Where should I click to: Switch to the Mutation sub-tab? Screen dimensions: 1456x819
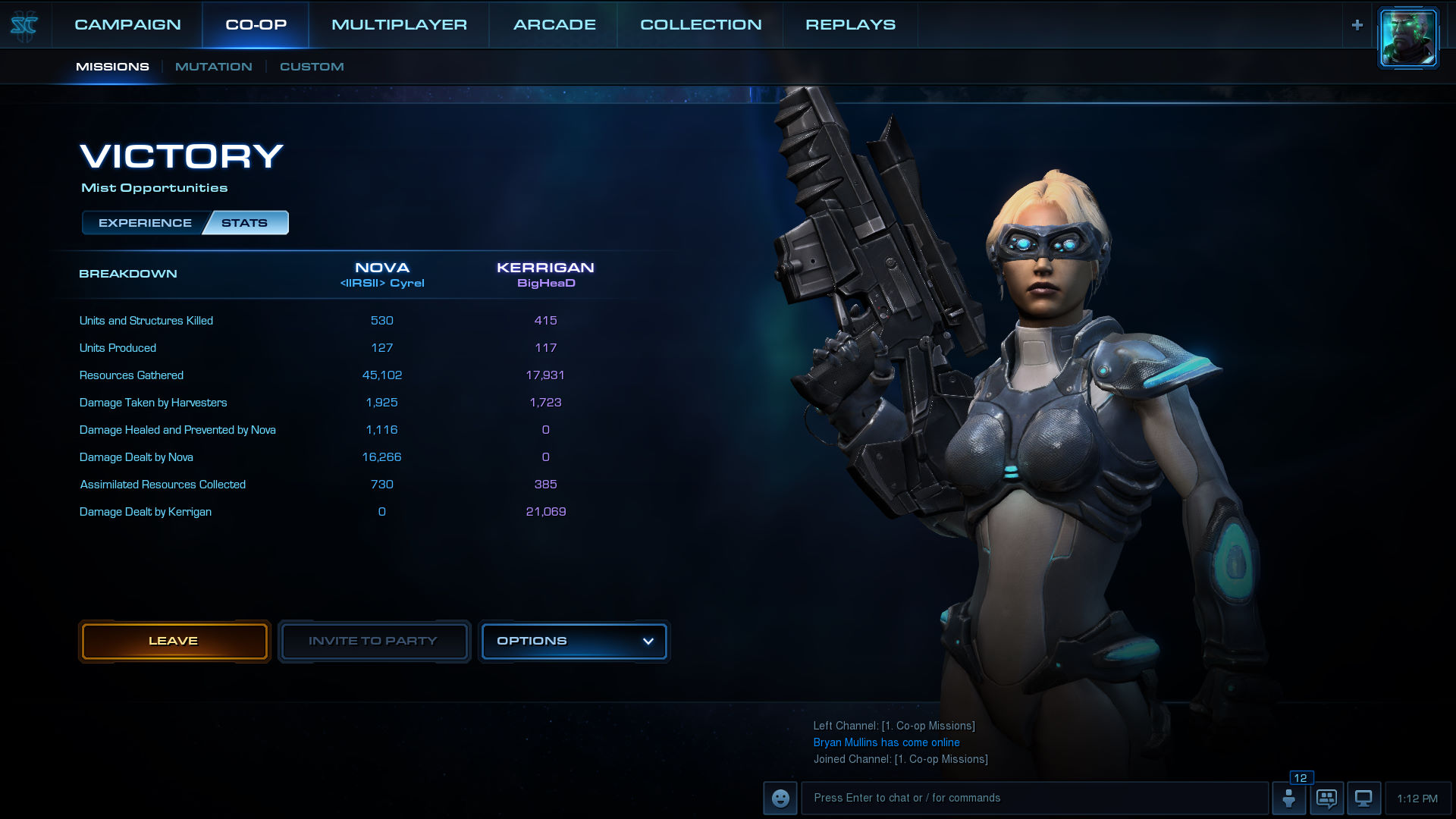click(x=213, y=67)
